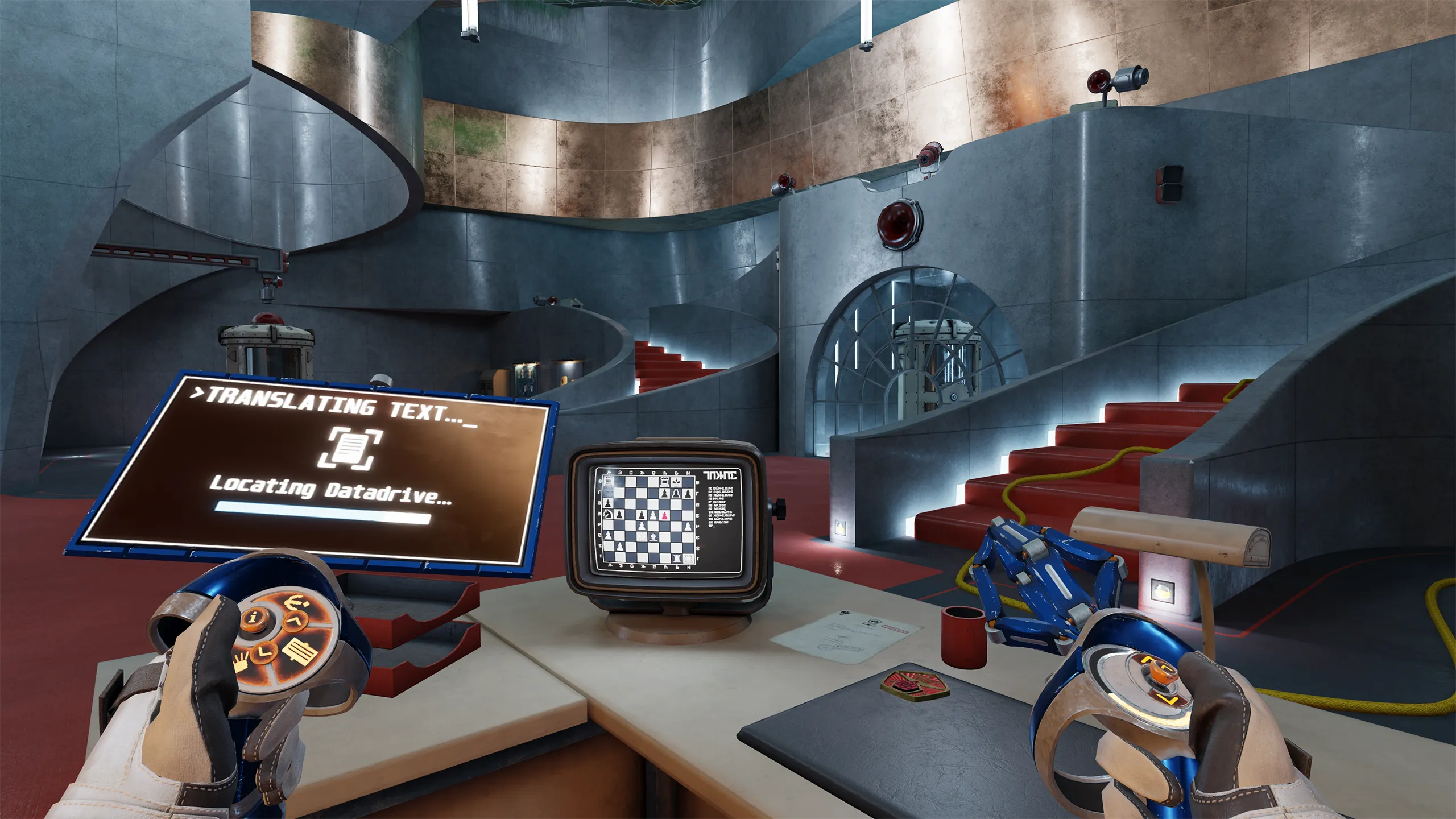
Task: Hit the upper yellow chevron on right controller
Action: pos(1150,660)
